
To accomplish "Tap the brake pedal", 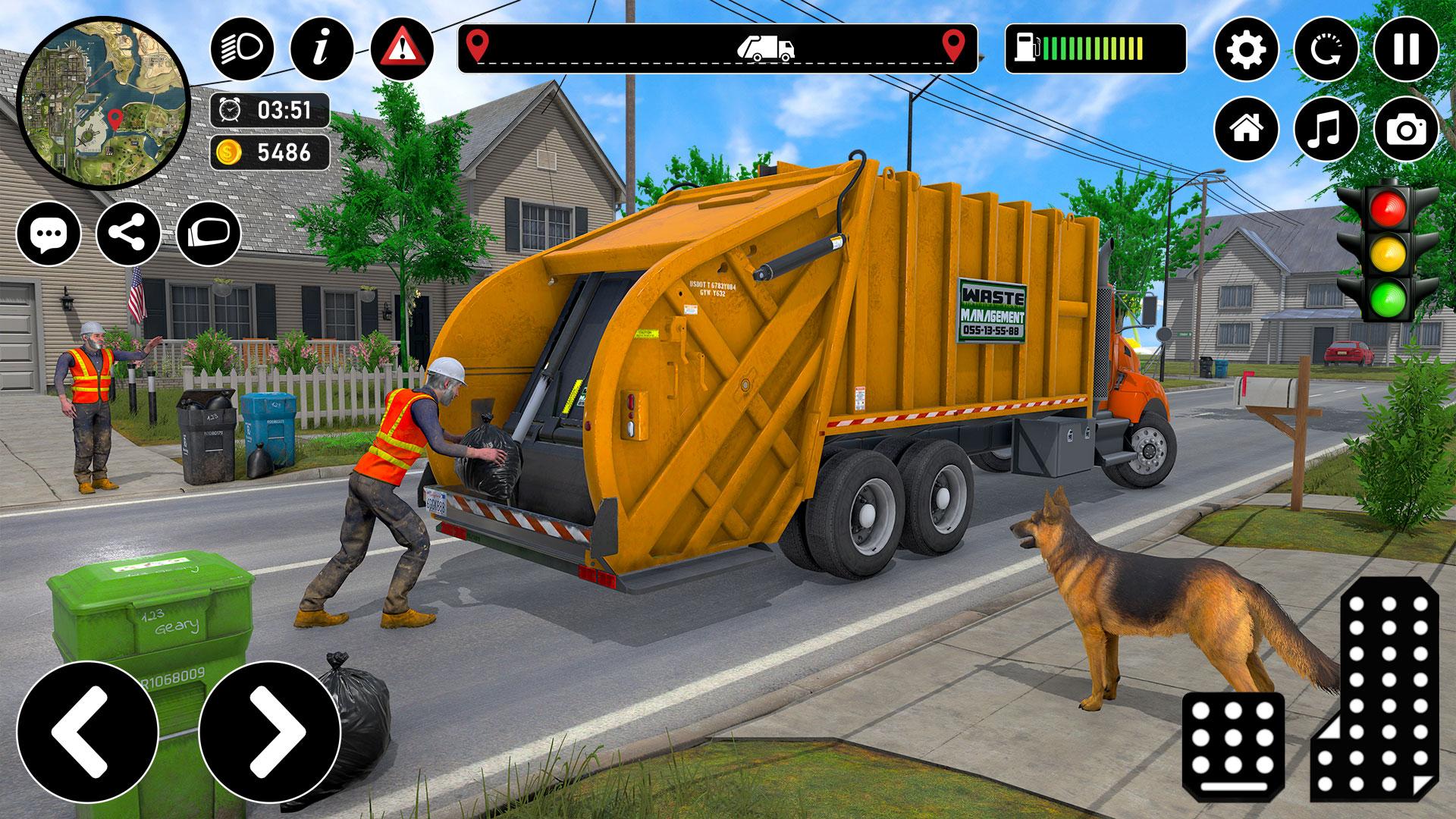I will tap(1233, 746).
